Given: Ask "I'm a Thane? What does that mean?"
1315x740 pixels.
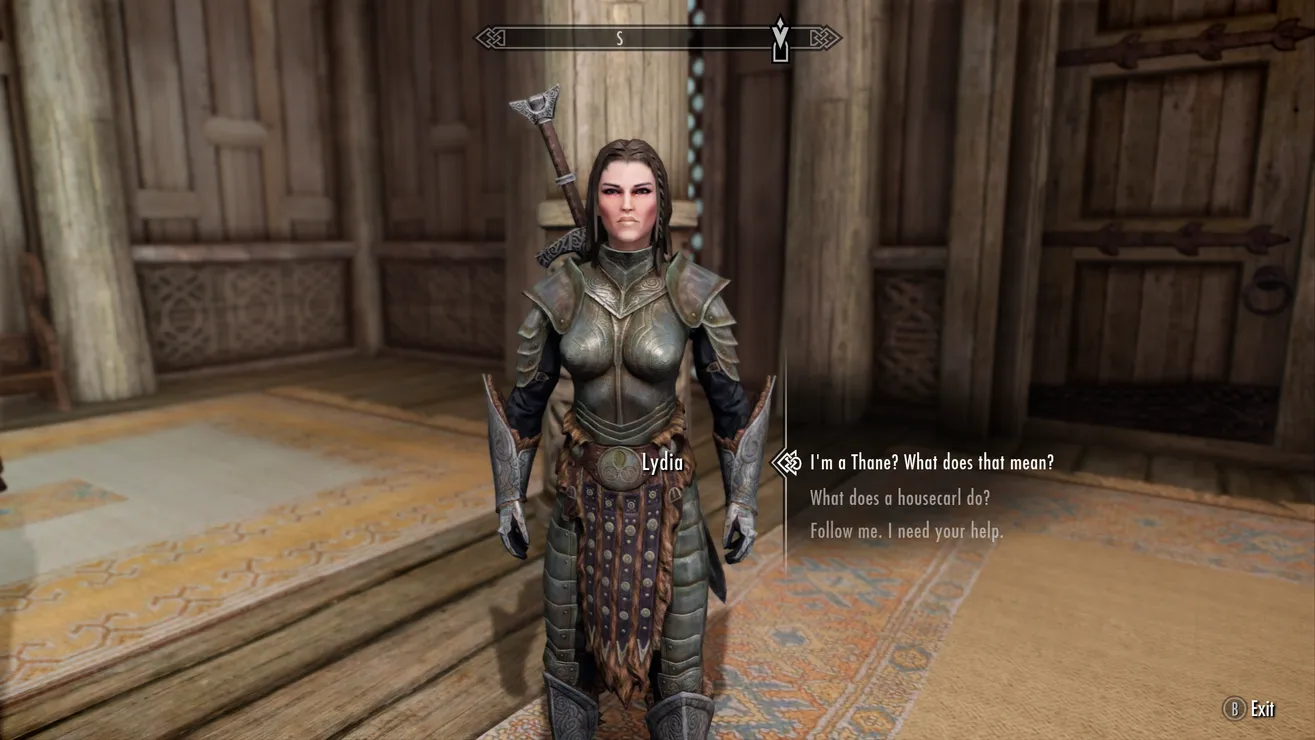Looking at the screenshot, I should 931,462.
